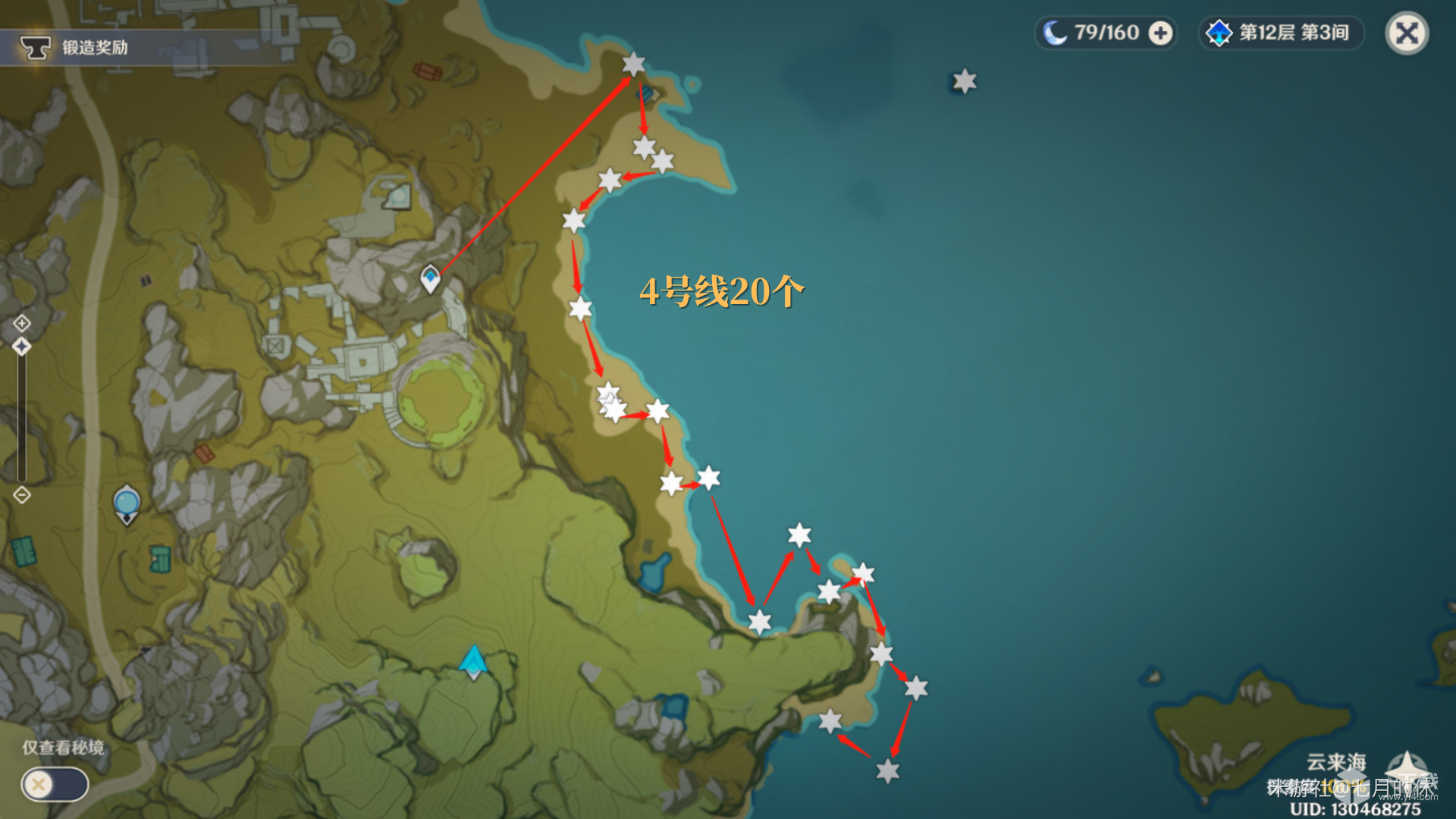Add Original Resin with the plus button
The height and width of the screenshot is (819, 1456).
[x=1160, y=33]
